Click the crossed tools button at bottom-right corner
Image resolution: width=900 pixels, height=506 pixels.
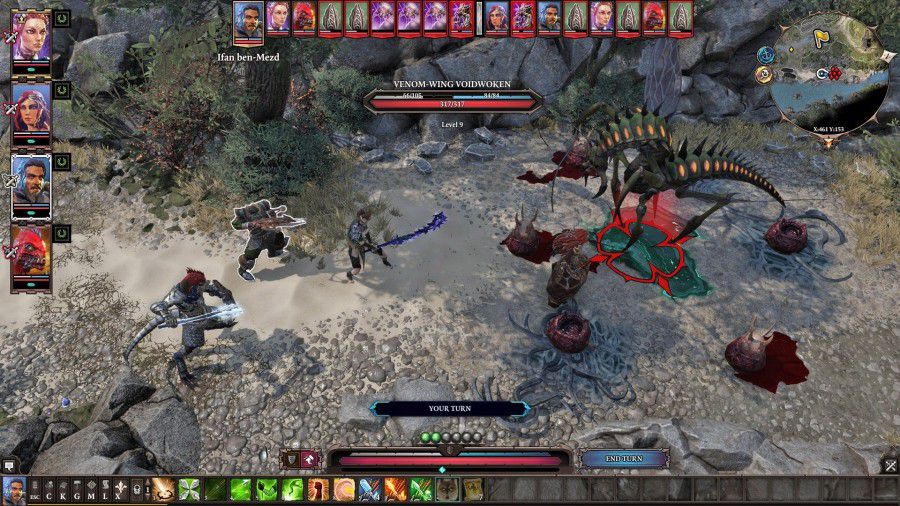tap(889, 465)
